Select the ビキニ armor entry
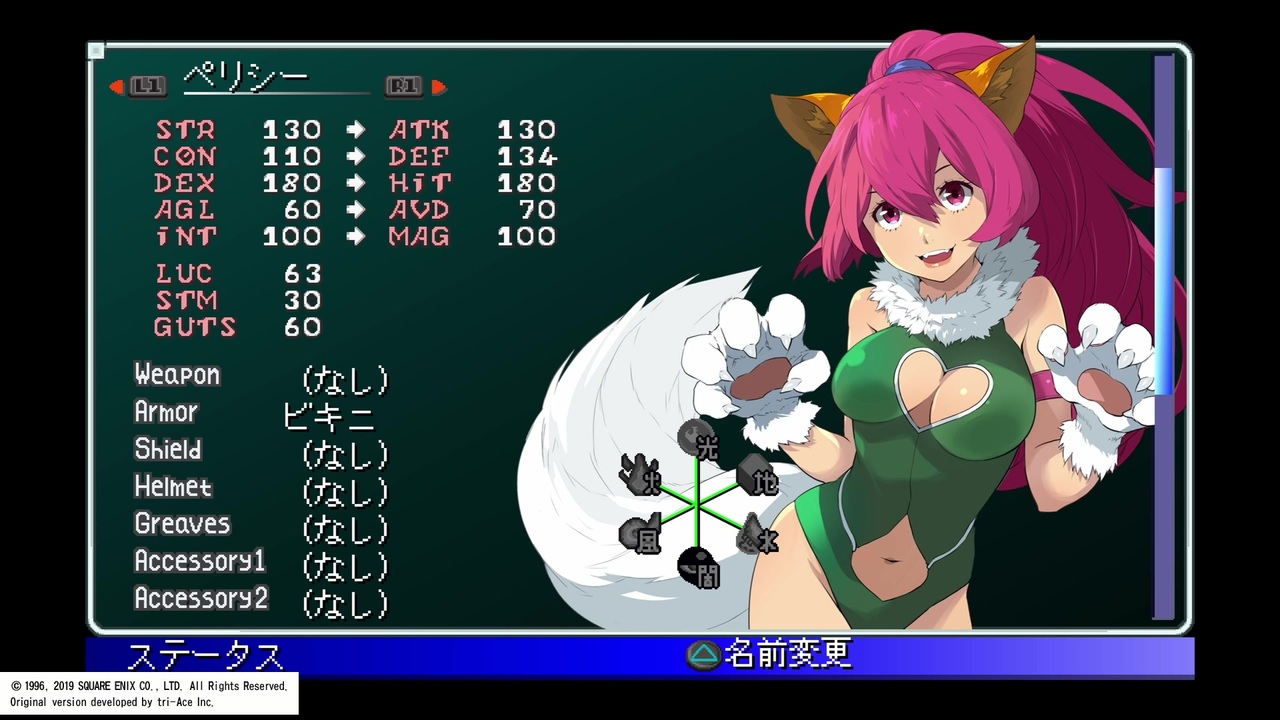Image resolution: width=1280 pixels, height=720 pixels. click(328, 416)
